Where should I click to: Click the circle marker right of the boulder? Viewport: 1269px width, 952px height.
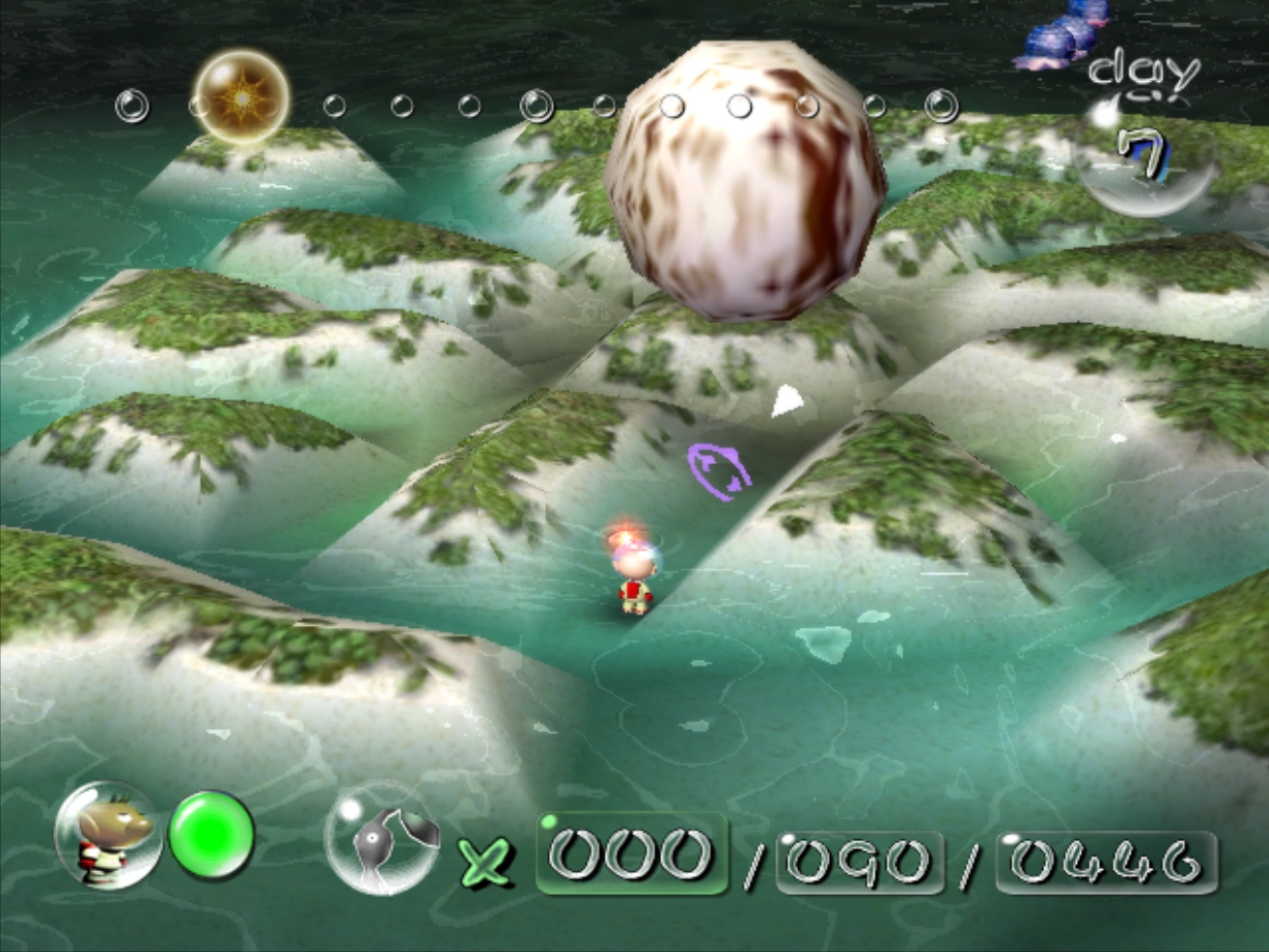876,103
